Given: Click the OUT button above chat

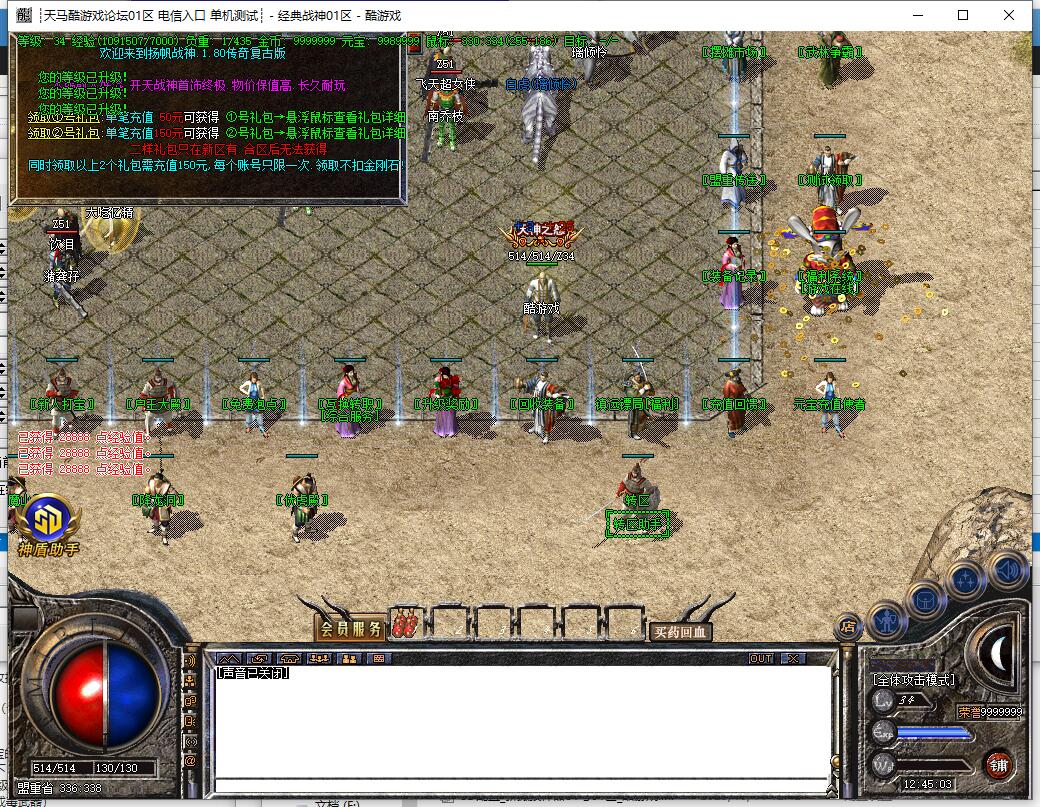Looking at the screenshot, I should (761, 659).
